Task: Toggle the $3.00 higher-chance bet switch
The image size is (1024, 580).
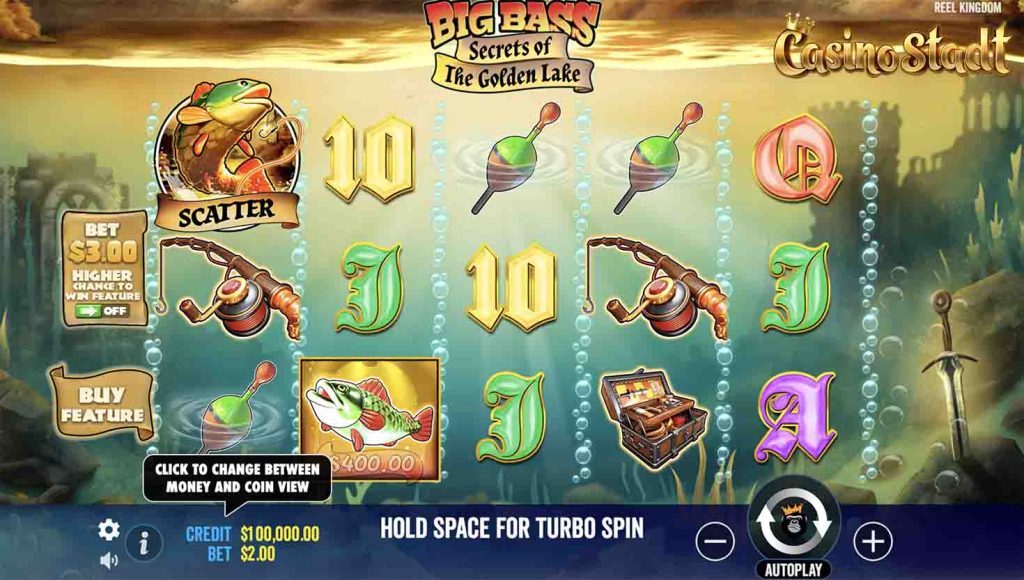Action: click(101, 310)
